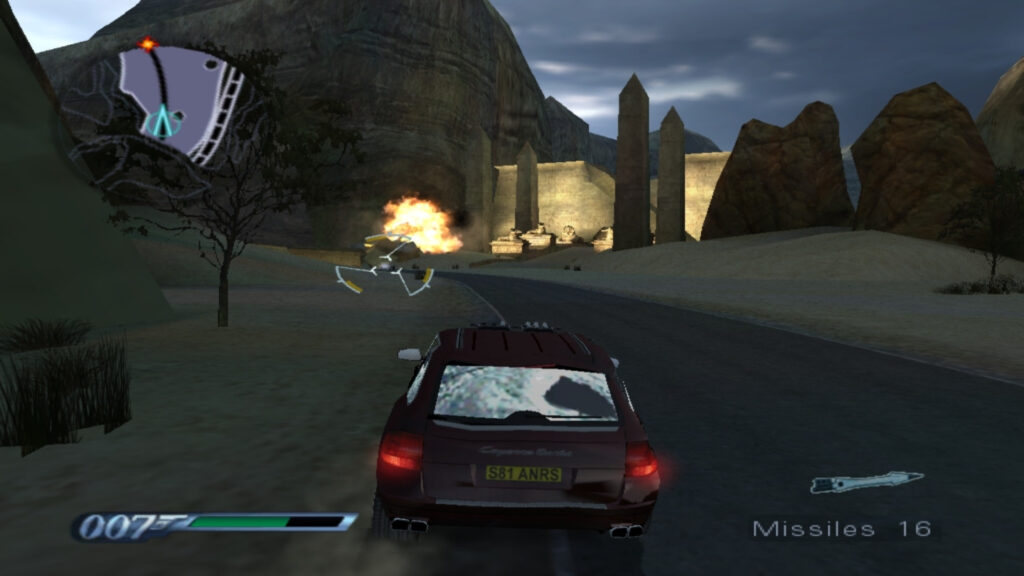Select the red objective marker on minimap
This screenshot has height=576, width=1024.
click(148, 44)
